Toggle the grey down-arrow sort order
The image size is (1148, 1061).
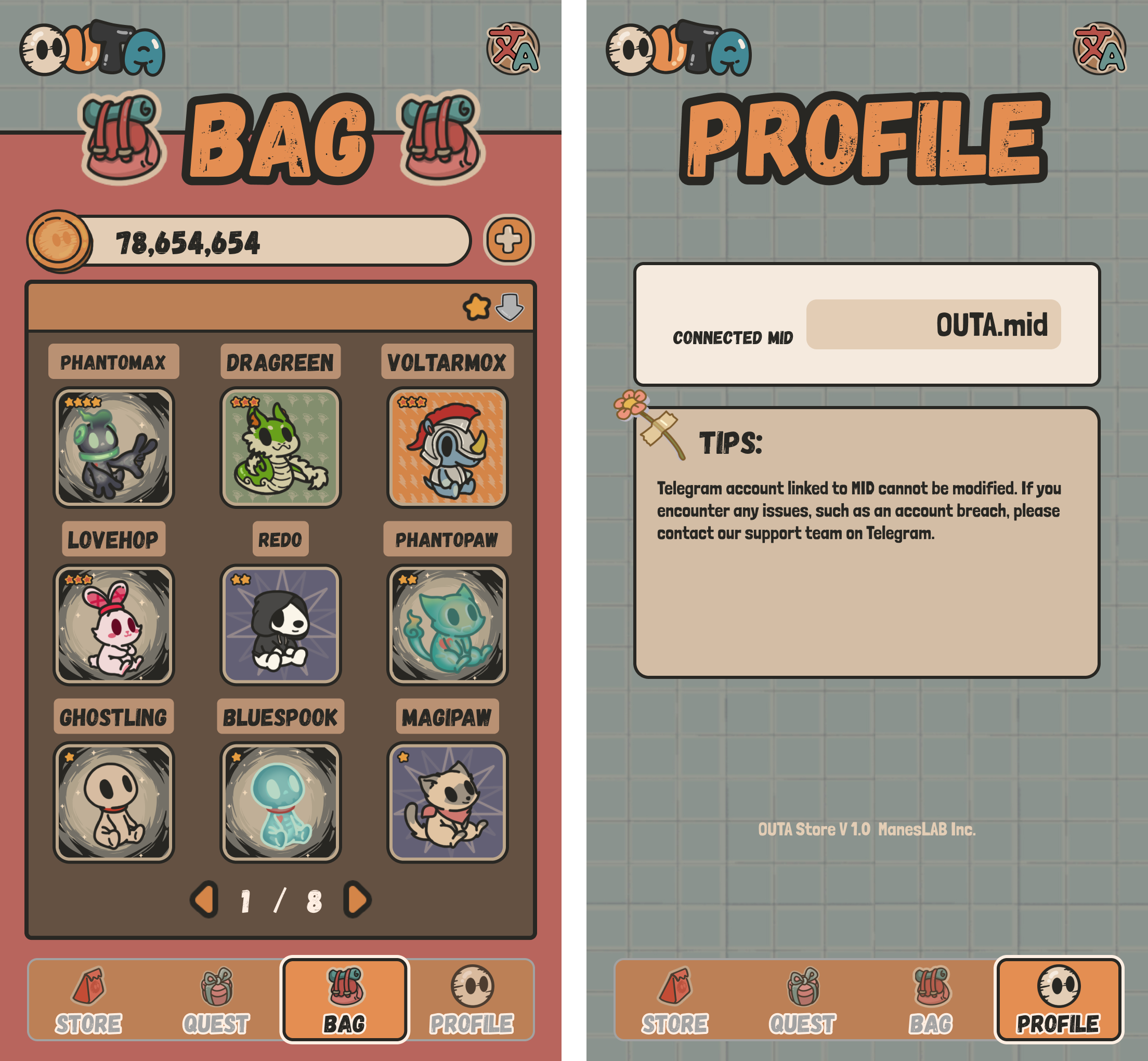(x=510, y=307)
